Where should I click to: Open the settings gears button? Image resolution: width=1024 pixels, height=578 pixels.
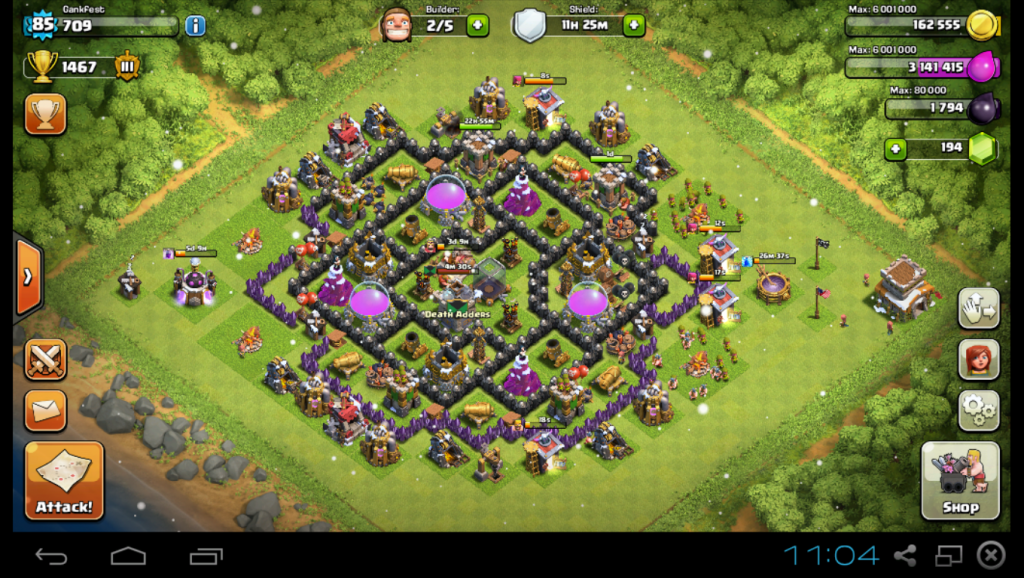tap(979, 409)
